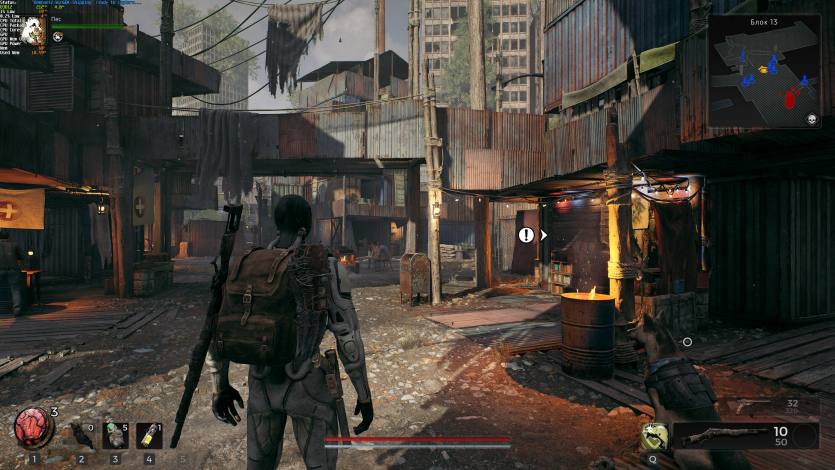
Task: Click the skull icon below the minimap
Action: [813, 120]
